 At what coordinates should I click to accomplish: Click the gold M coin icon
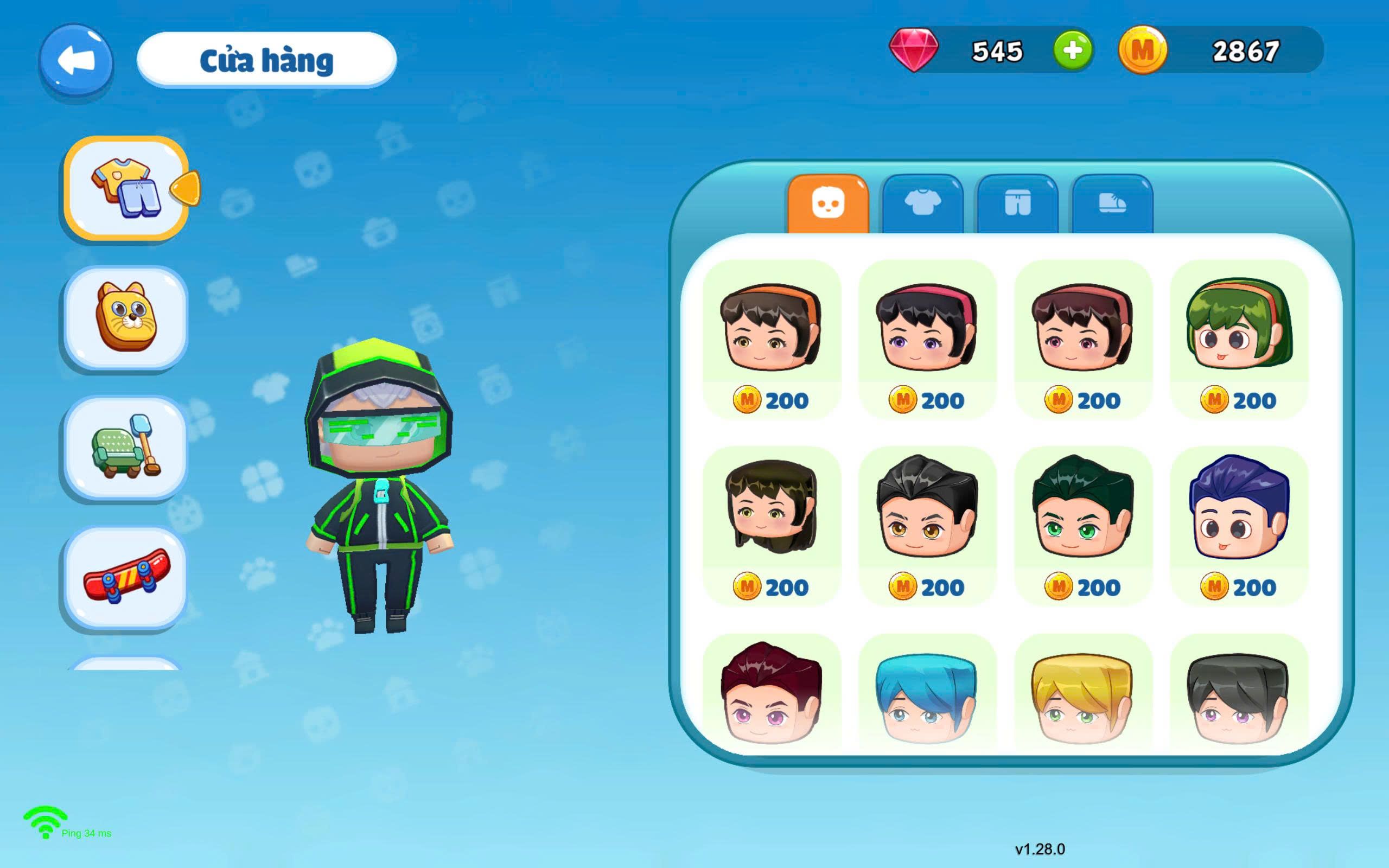[1142, 52]
